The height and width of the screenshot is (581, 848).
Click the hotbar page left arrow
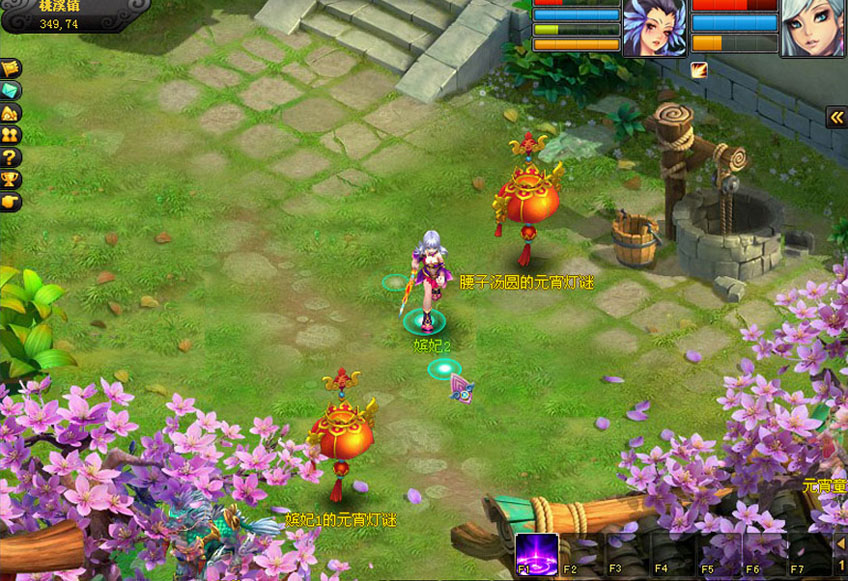click(840, 543)
